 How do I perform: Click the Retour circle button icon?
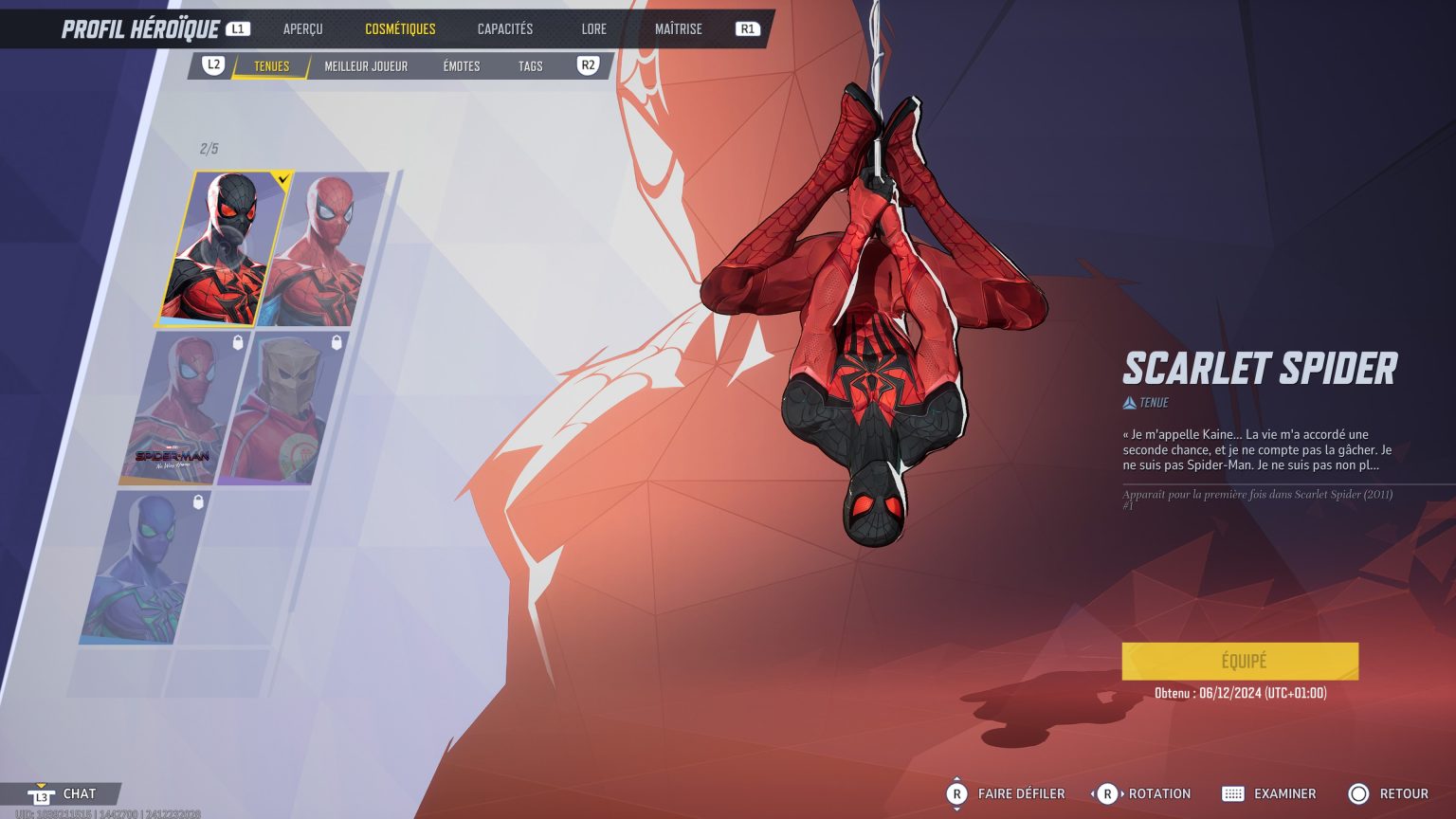click(1359, 793)
